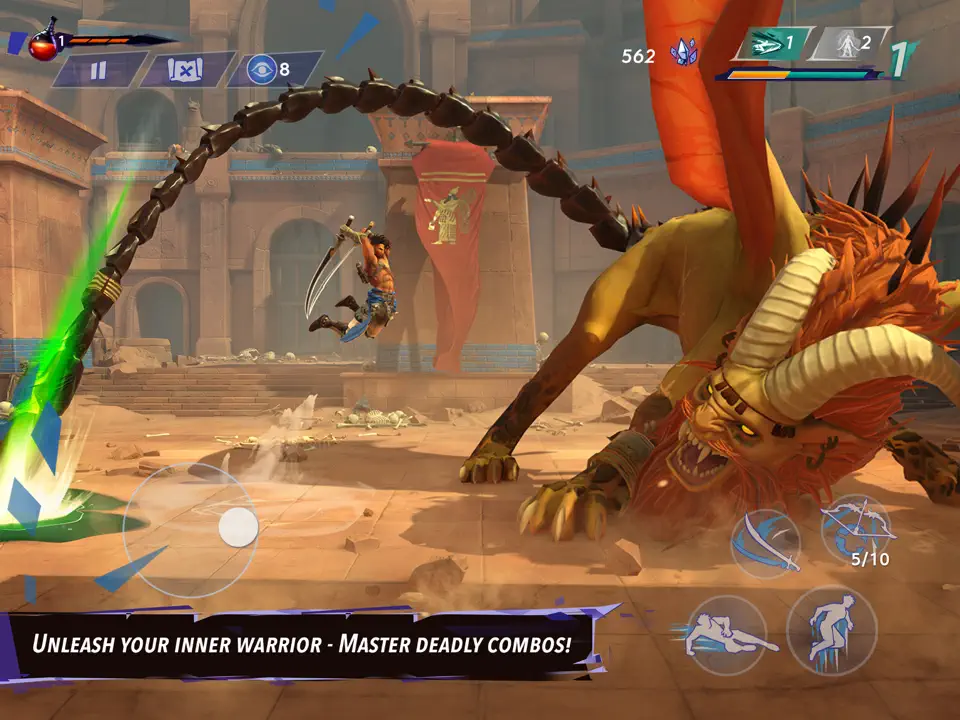Viewport: 960px width, 720px height.
Task: Tap the jump button
Action: [832, 630]
